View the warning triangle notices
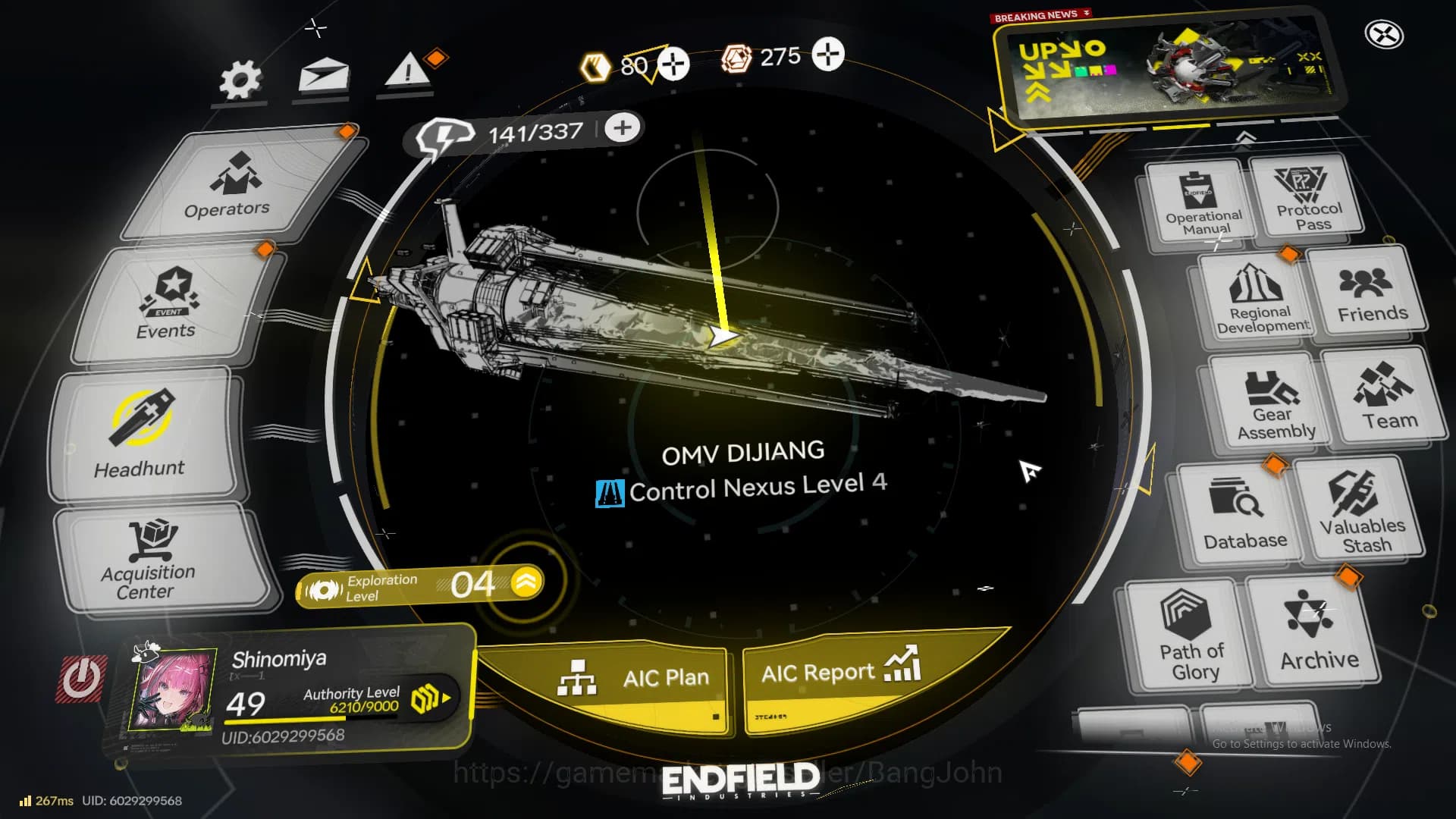This screenshot has height=819, width=1456. [408, 73]
